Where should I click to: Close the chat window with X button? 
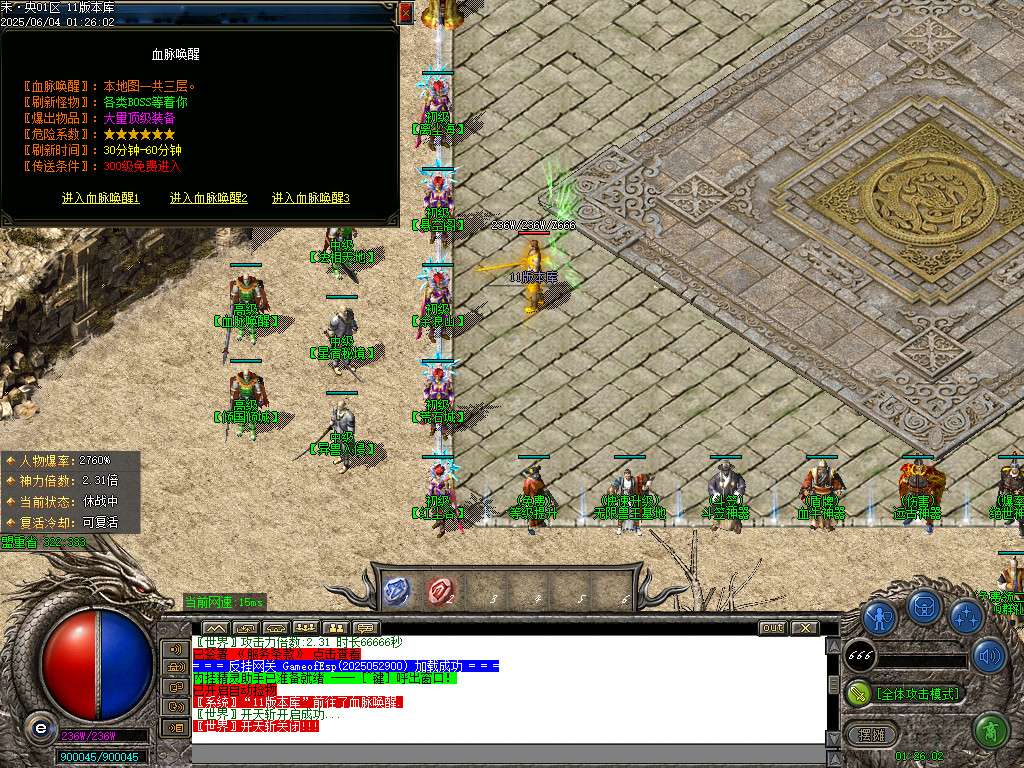pyautogui.click(x=804, y=628)
